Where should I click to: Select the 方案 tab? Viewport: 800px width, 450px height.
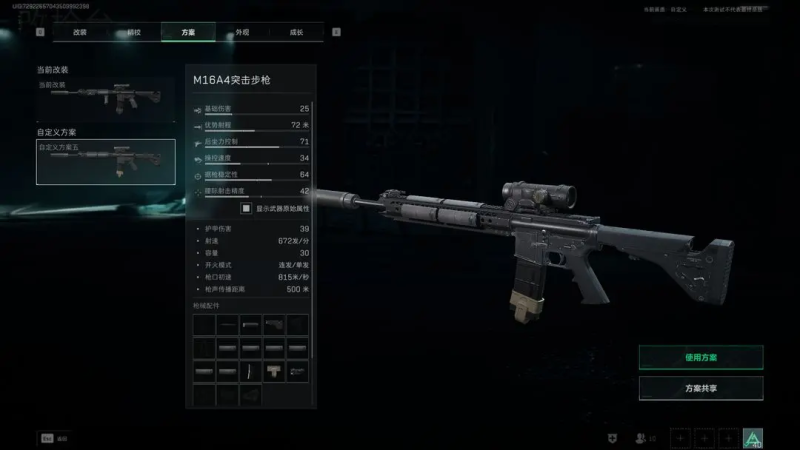pyautogui.click(x=188, y=32)
